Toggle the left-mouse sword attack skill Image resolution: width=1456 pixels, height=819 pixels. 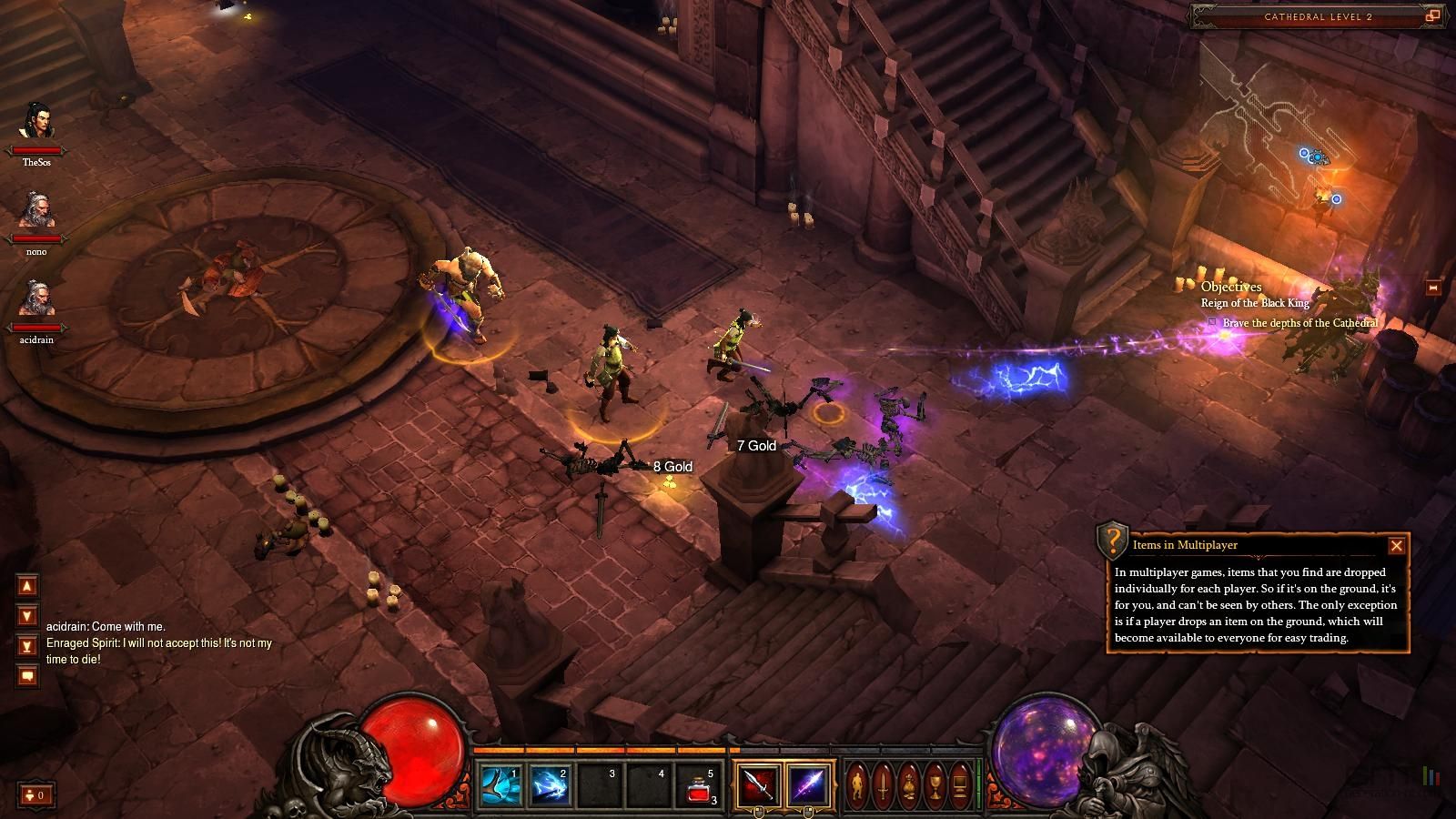(x=759, y=784)
